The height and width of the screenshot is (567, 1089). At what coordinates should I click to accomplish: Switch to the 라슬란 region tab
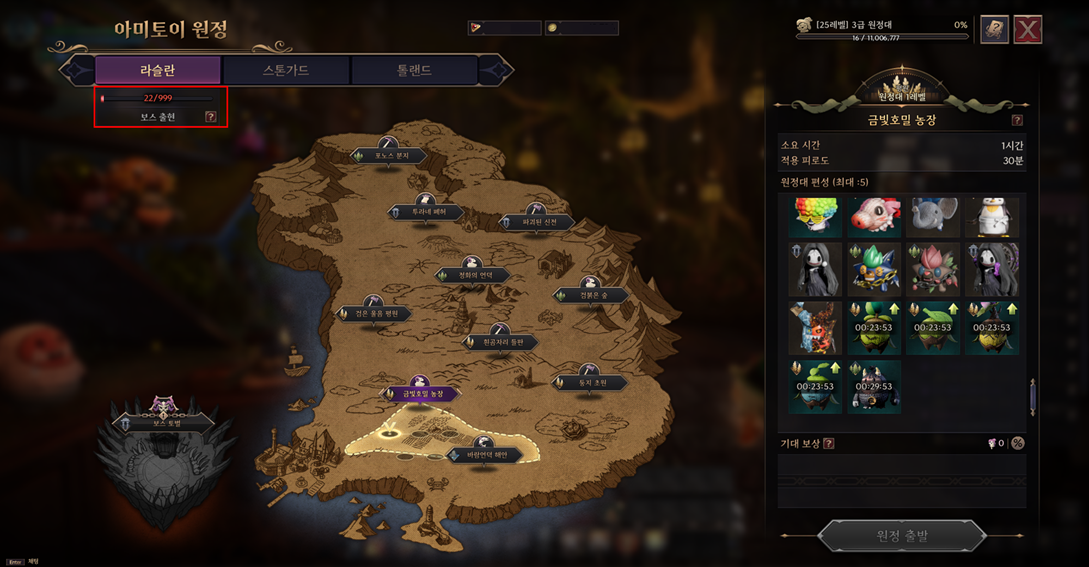157,70
